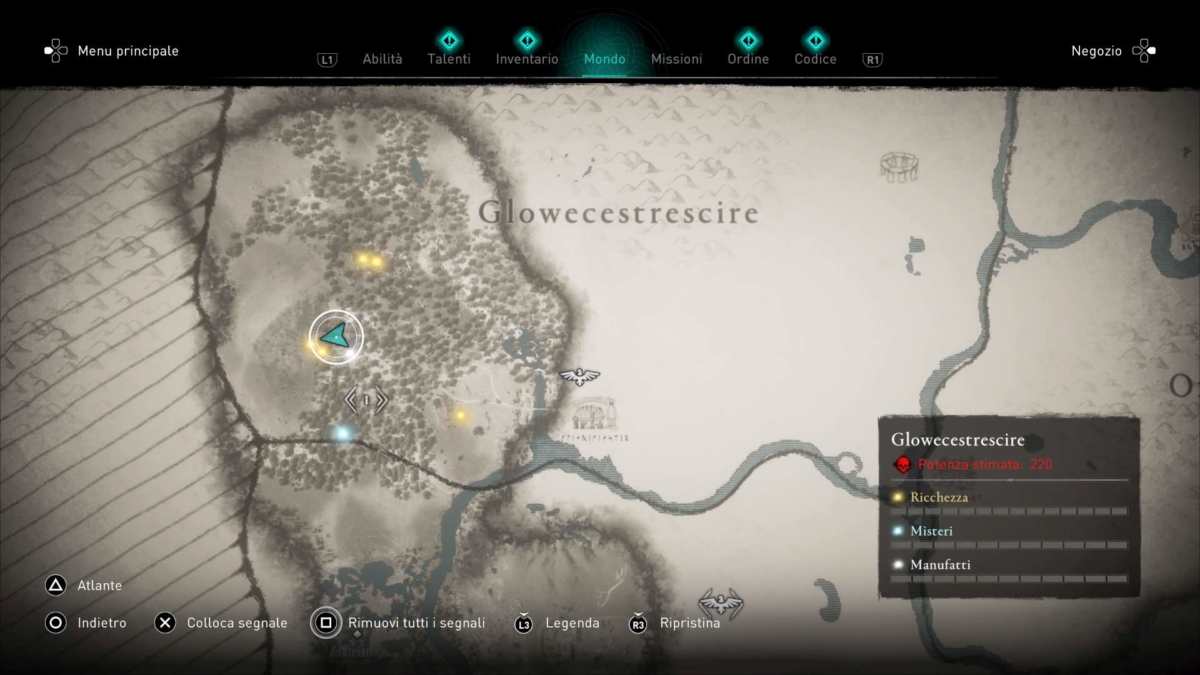Viewport: 1200px width, 675px height.
Task: Open the Atlante view
Action: (99, 585)
